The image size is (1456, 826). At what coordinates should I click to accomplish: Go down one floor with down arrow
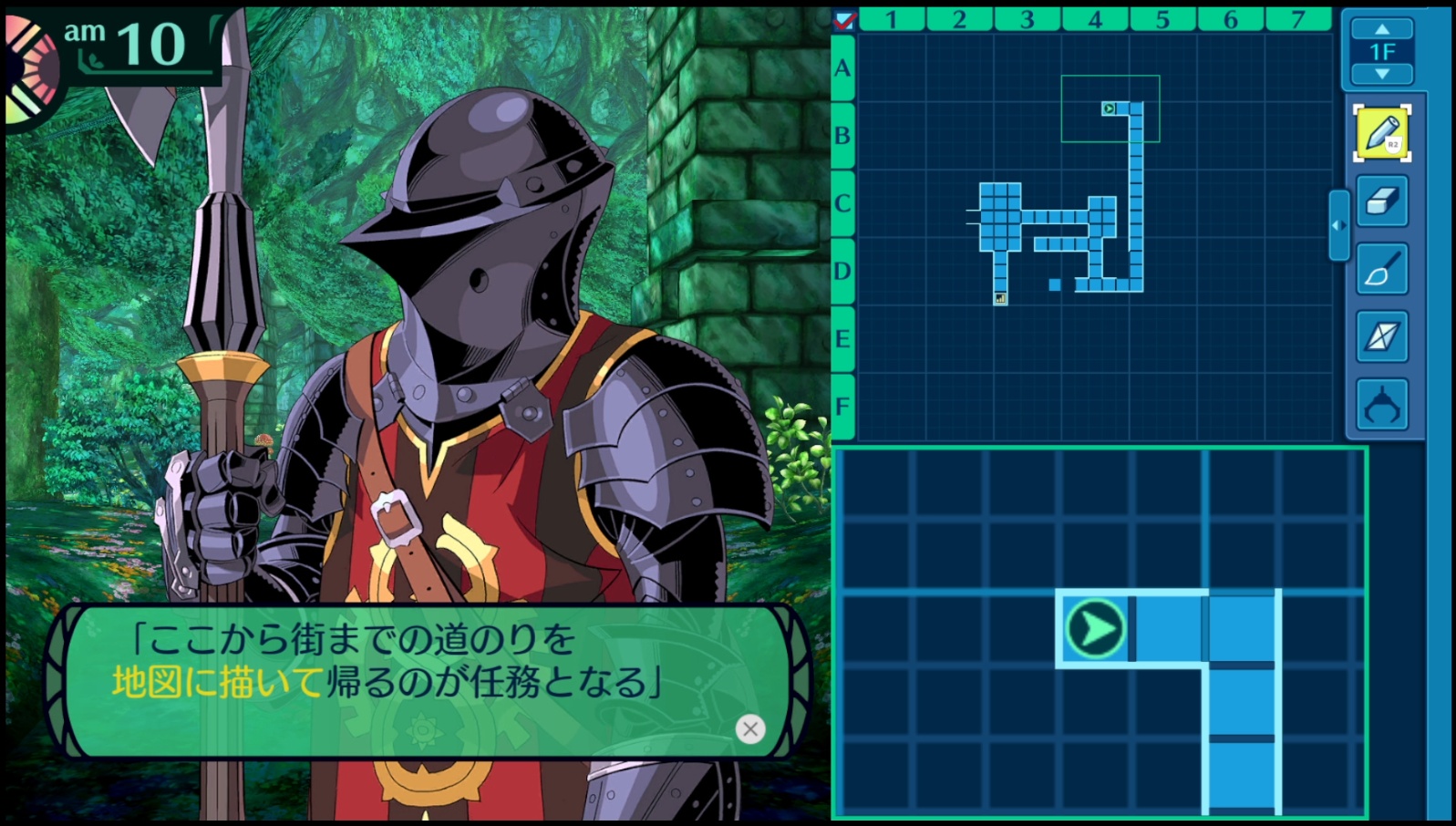click(1382, 74)
